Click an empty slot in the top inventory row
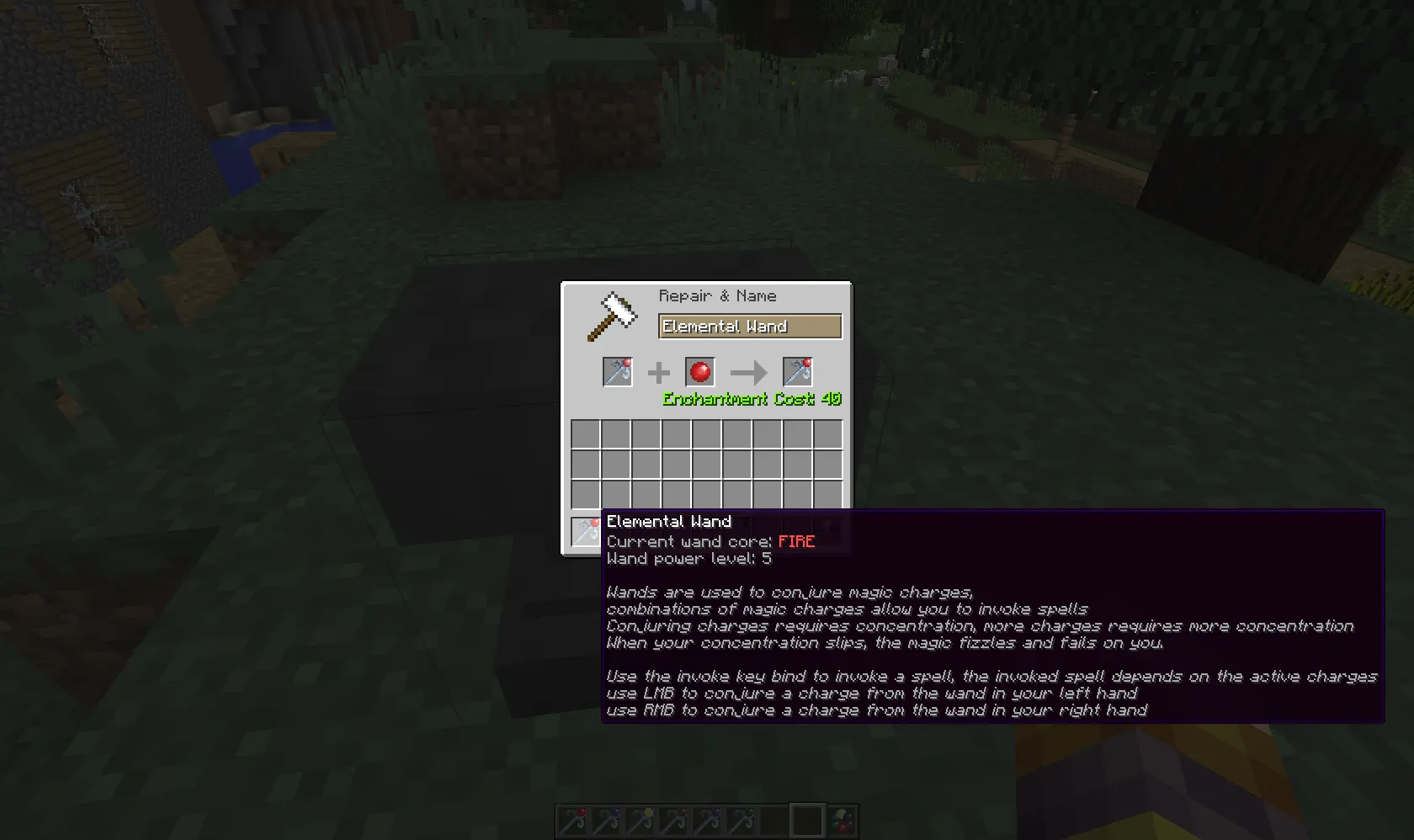This screenshot has height=840, width=1414. (x=587, y=432)
